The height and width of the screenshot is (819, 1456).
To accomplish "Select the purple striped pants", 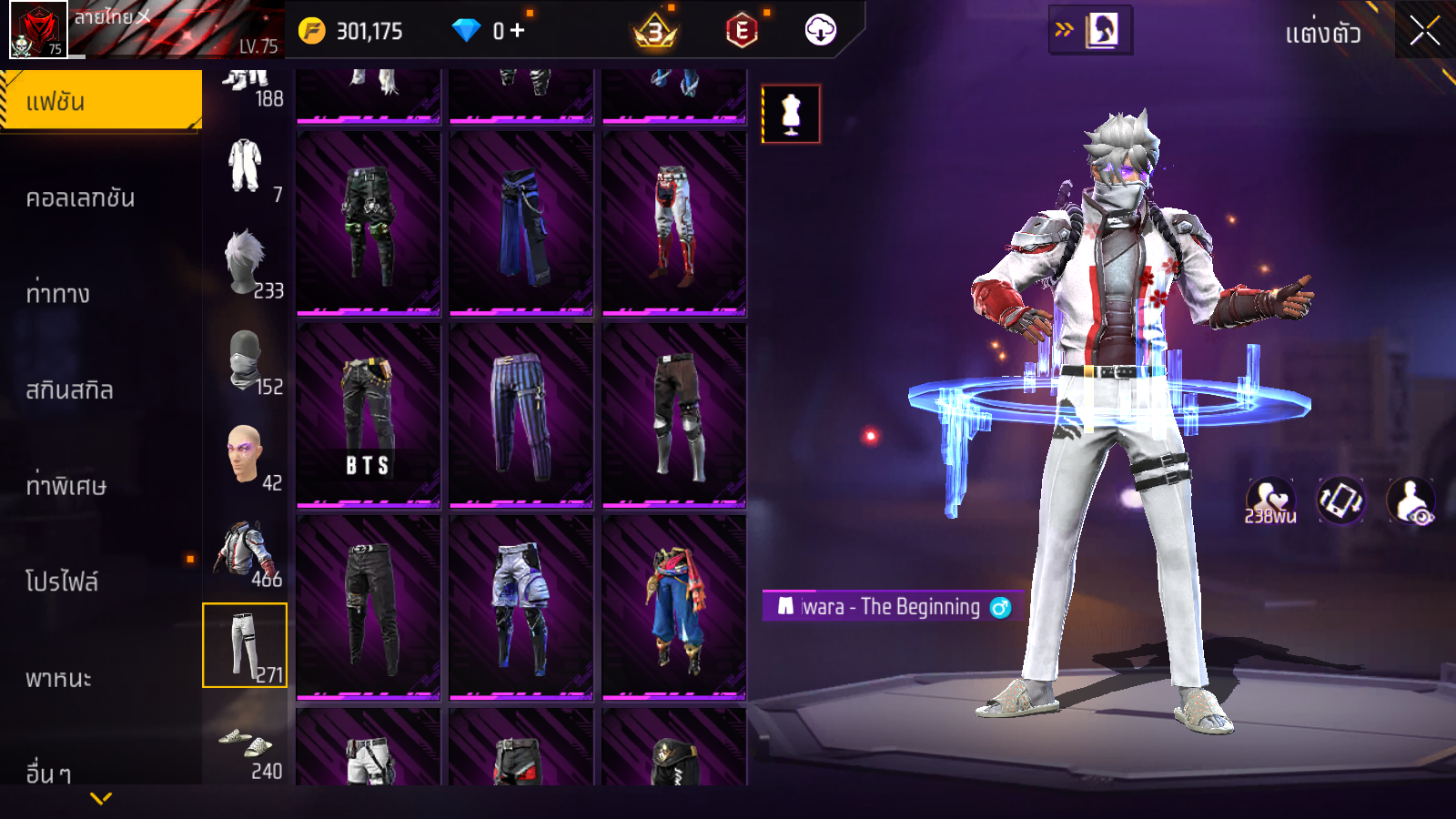I will pyautogui.click(x=521, y=414).
